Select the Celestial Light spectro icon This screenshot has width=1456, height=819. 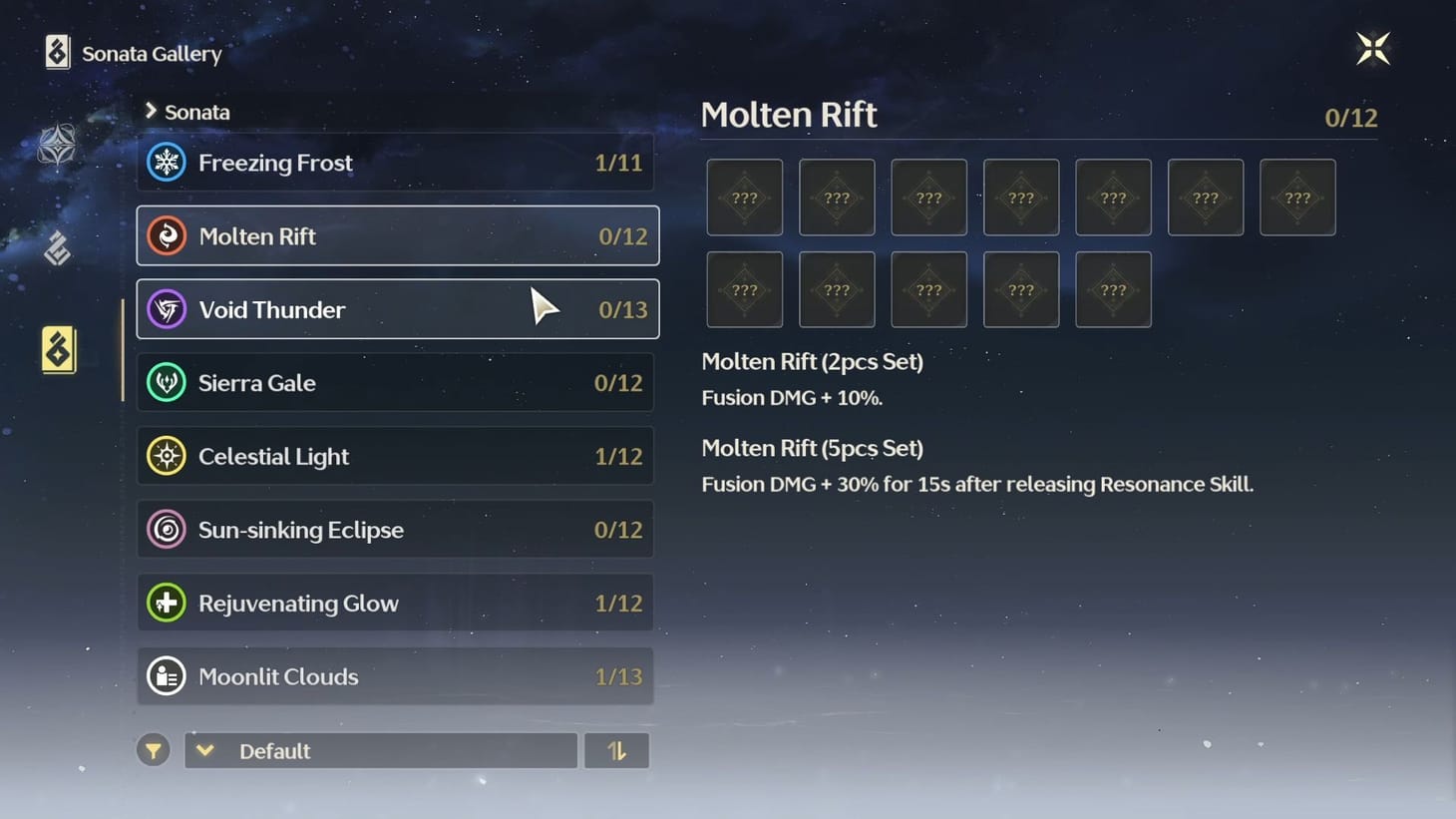(x=166, y=456)
